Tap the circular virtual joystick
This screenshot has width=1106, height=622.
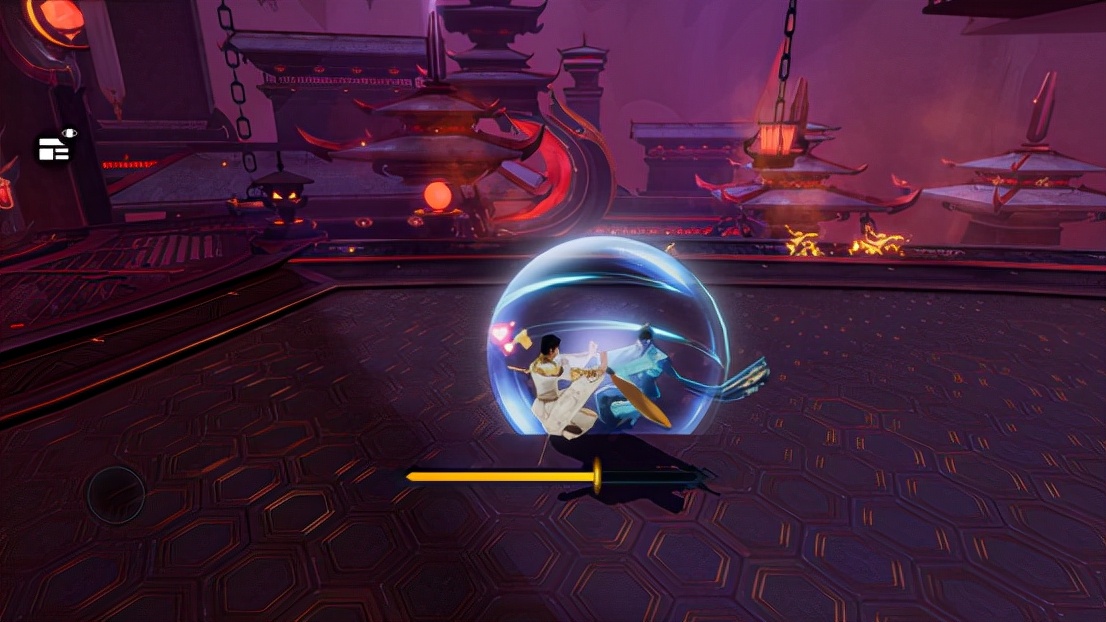(115, 494)
